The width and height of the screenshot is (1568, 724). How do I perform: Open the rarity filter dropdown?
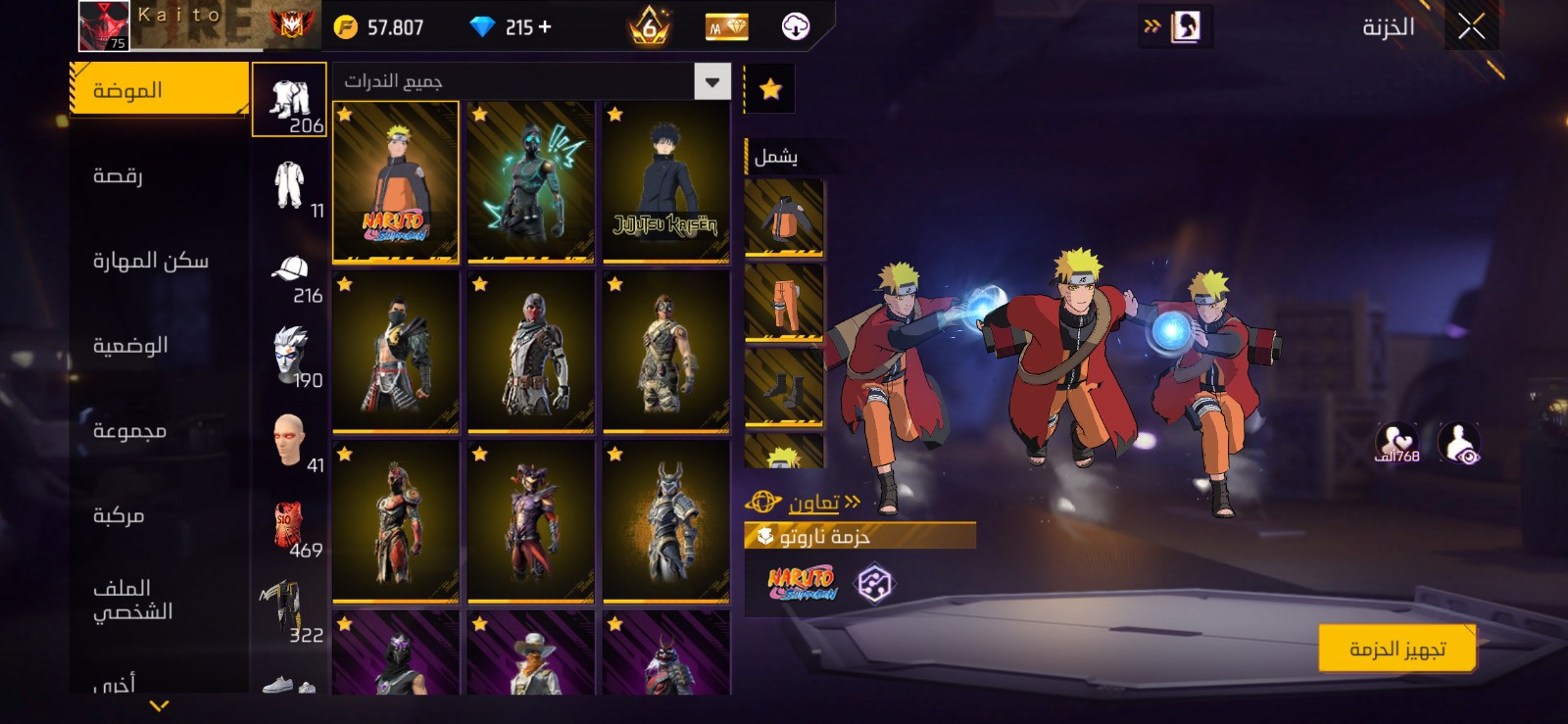point(712,82)
